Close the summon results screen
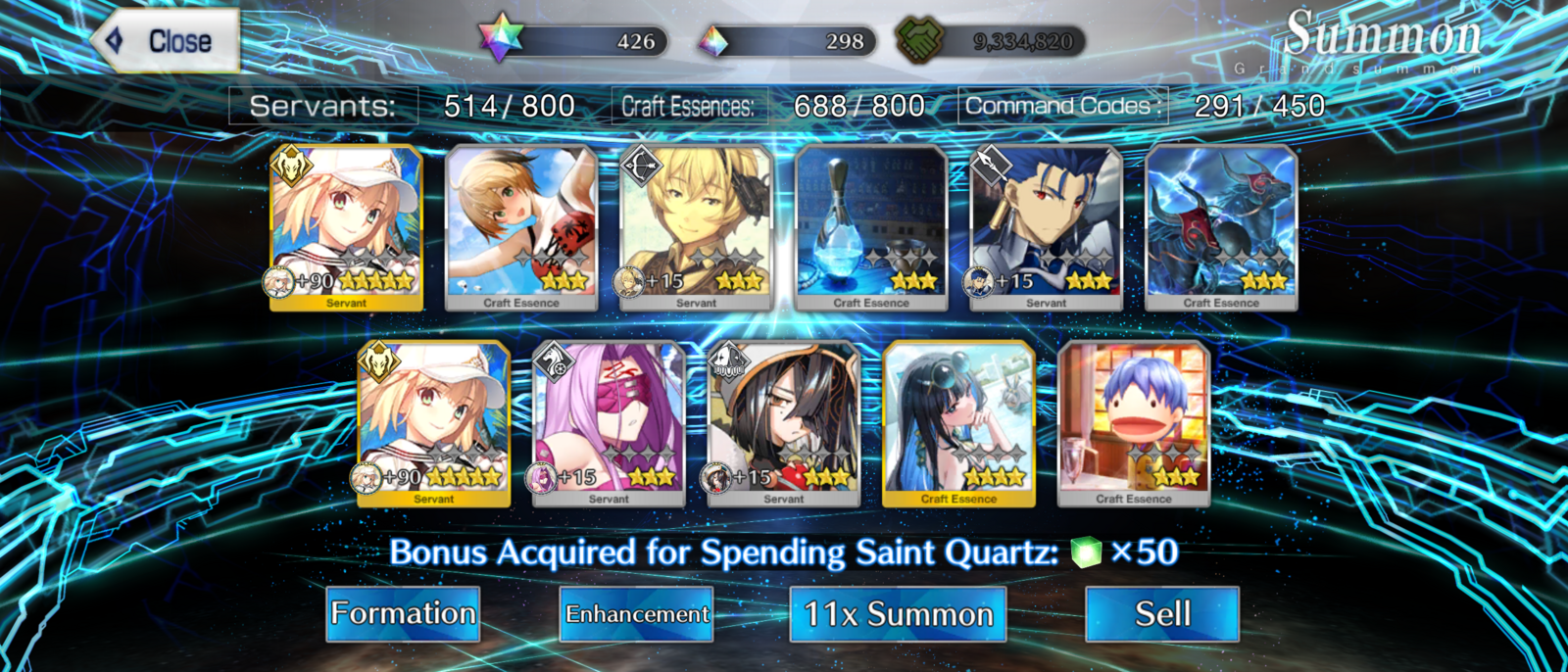1568x672 pixels. (x=167, y=41)
